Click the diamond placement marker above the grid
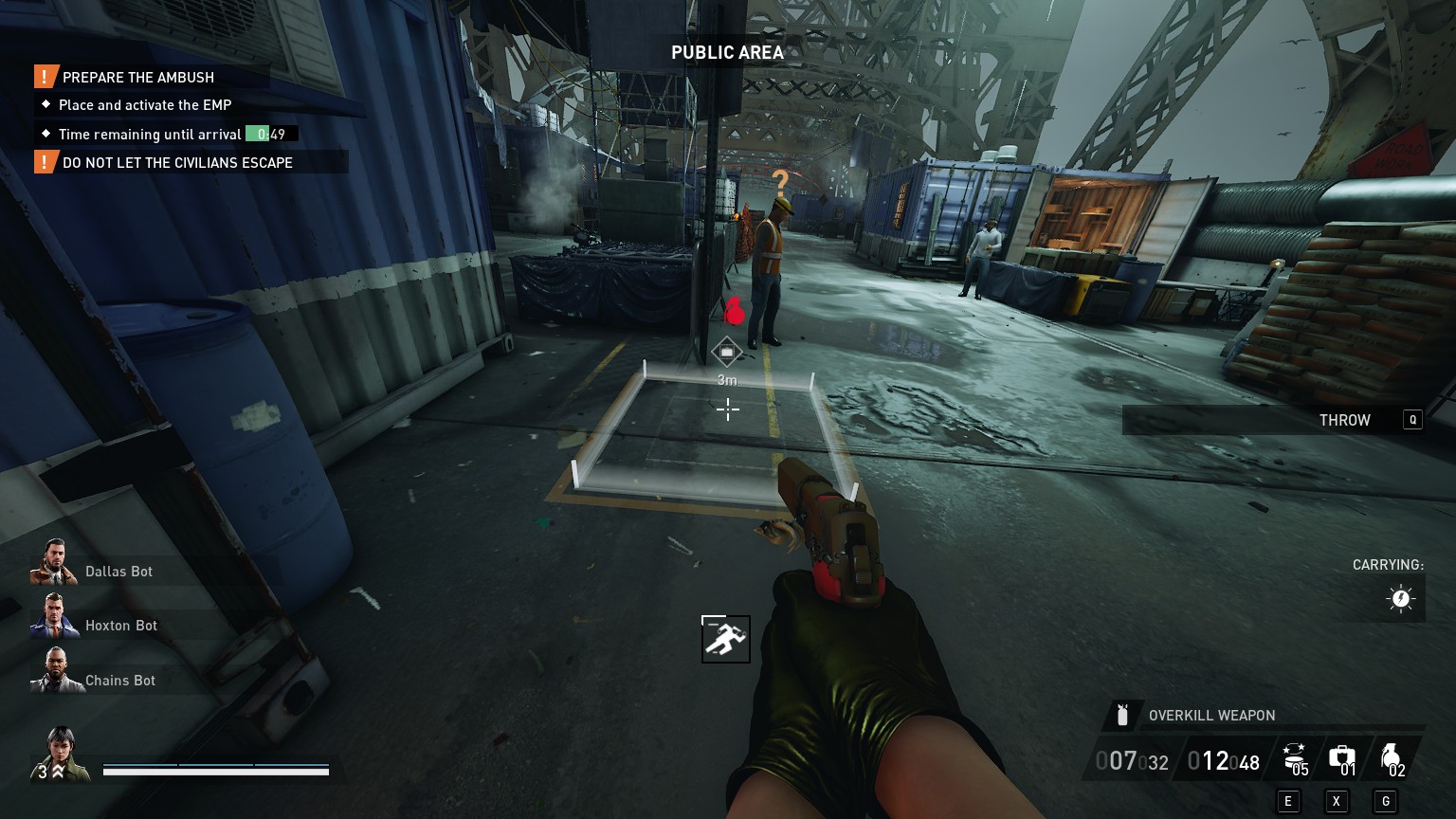The width and height of the screenshot is (1456, 819). (x=726, y=352)
